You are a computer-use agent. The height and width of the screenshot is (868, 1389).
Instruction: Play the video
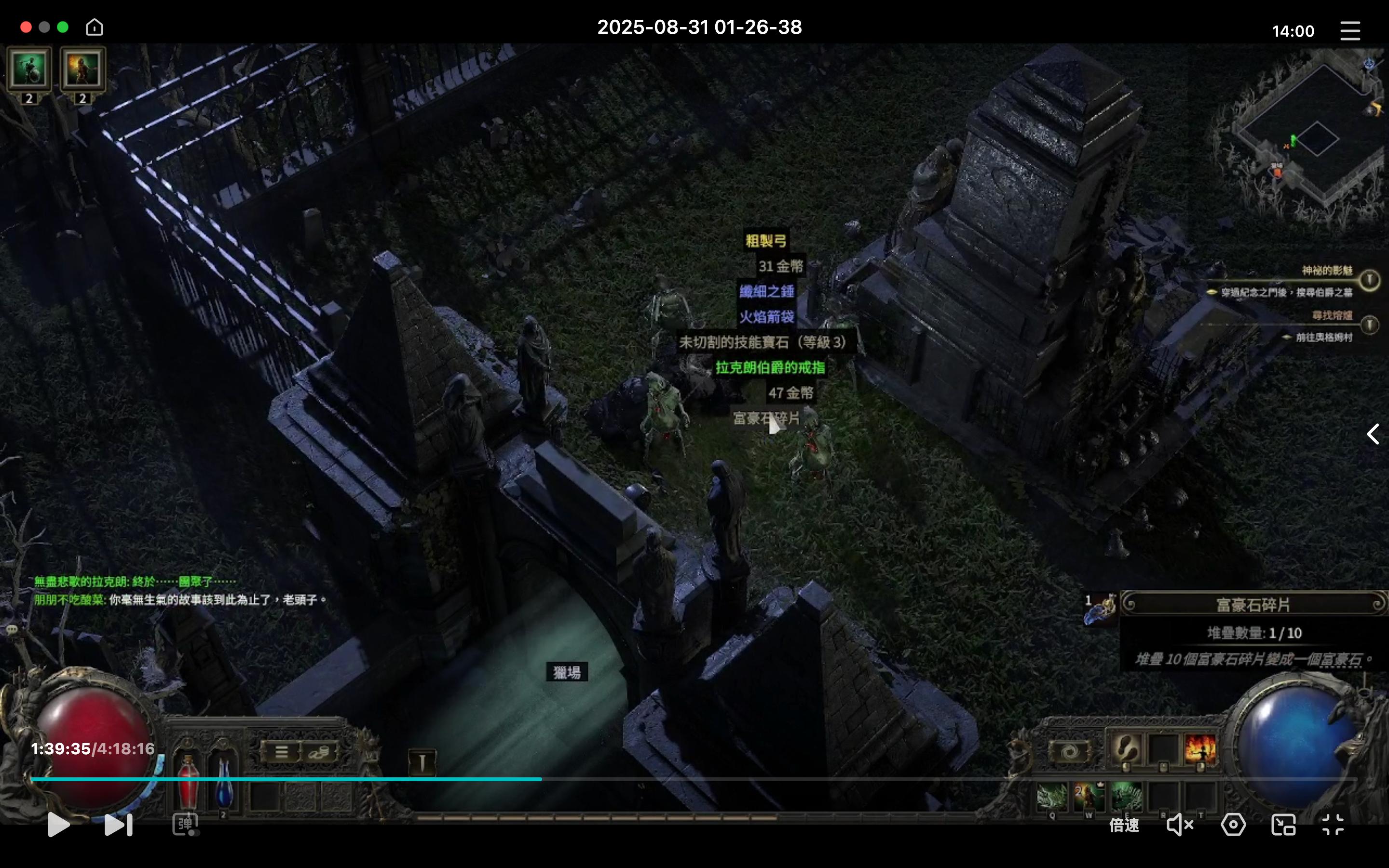click(58, 825)
